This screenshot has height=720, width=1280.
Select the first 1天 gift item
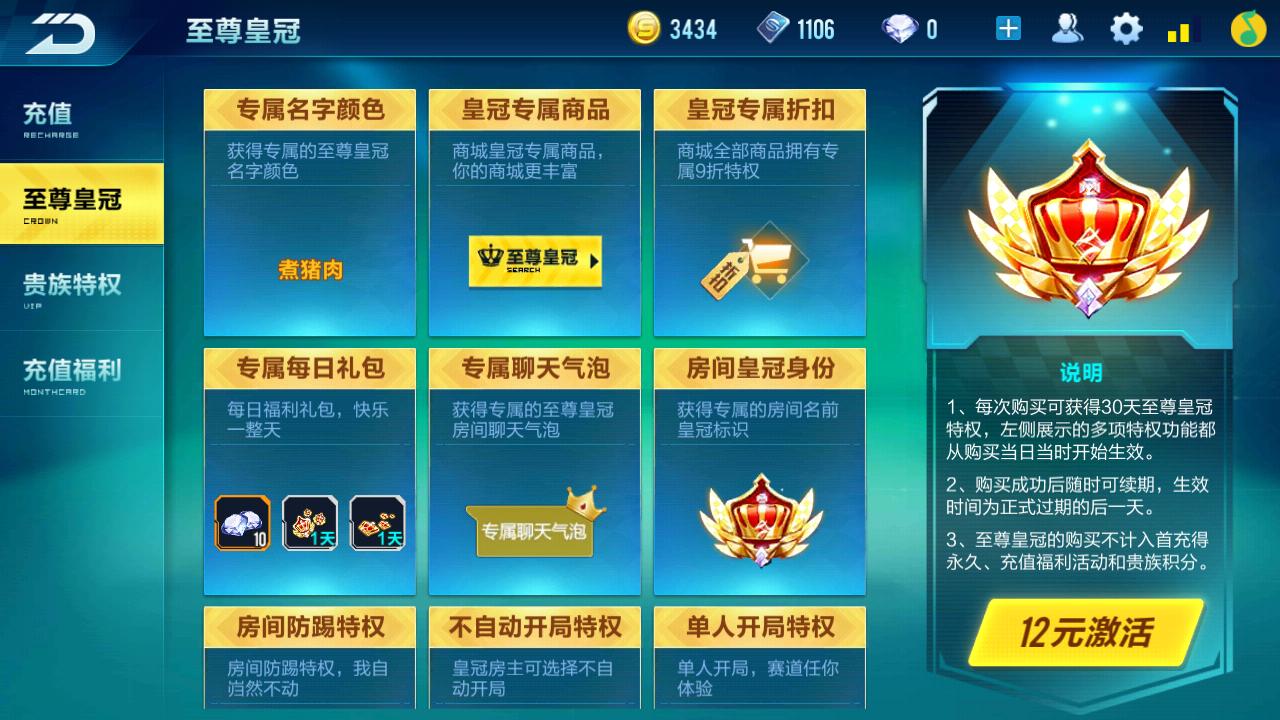[x=309, y=521]
